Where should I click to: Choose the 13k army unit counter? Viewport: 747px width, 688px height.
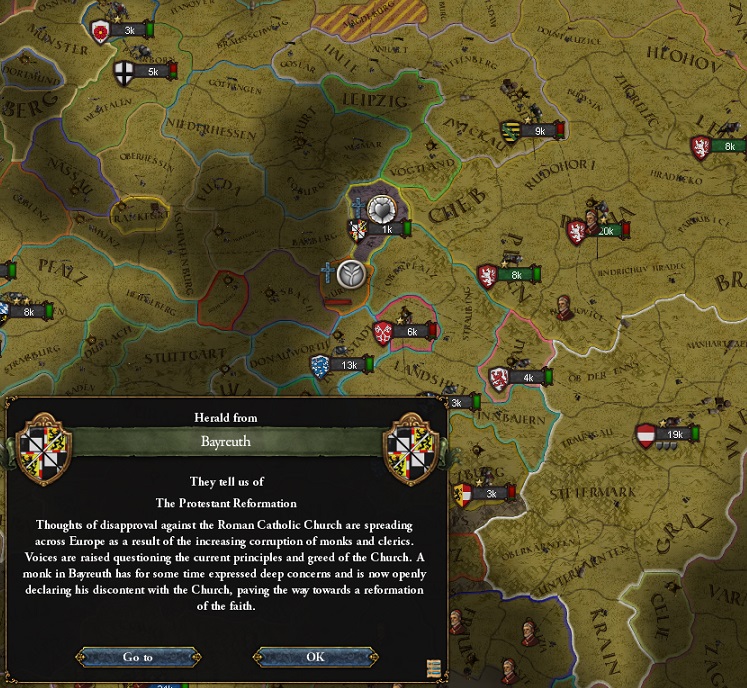[x=347, y=365]
